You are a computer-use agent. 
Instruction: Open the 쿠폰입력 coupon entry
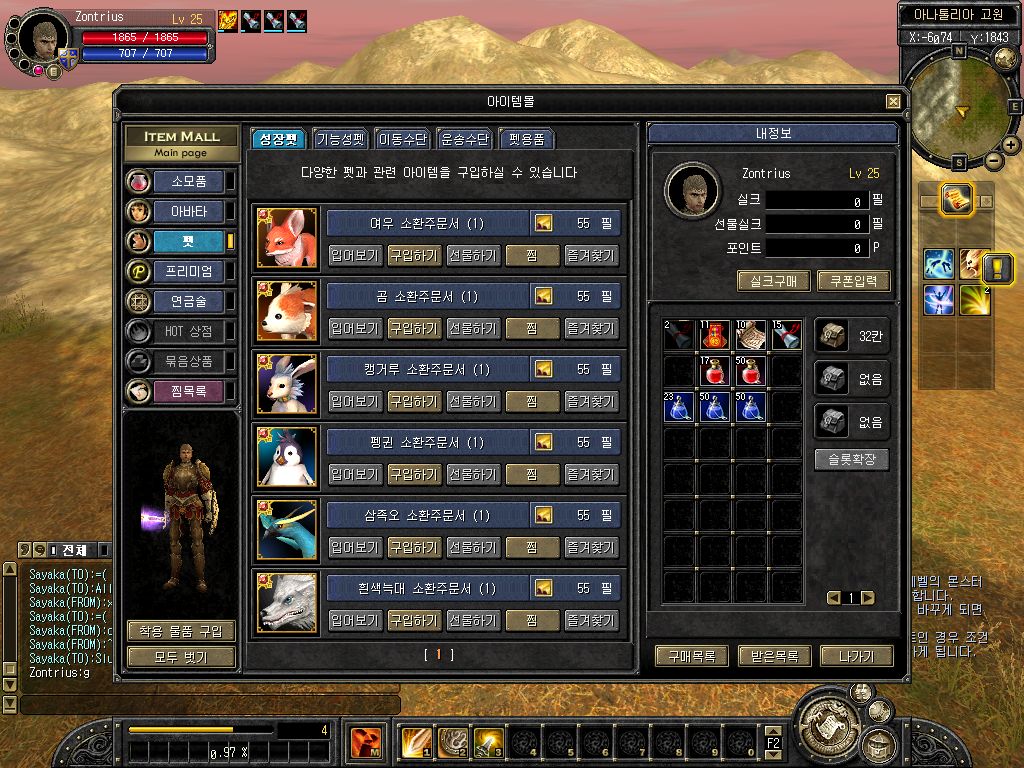pyautogui.click(x=853, y=282)
